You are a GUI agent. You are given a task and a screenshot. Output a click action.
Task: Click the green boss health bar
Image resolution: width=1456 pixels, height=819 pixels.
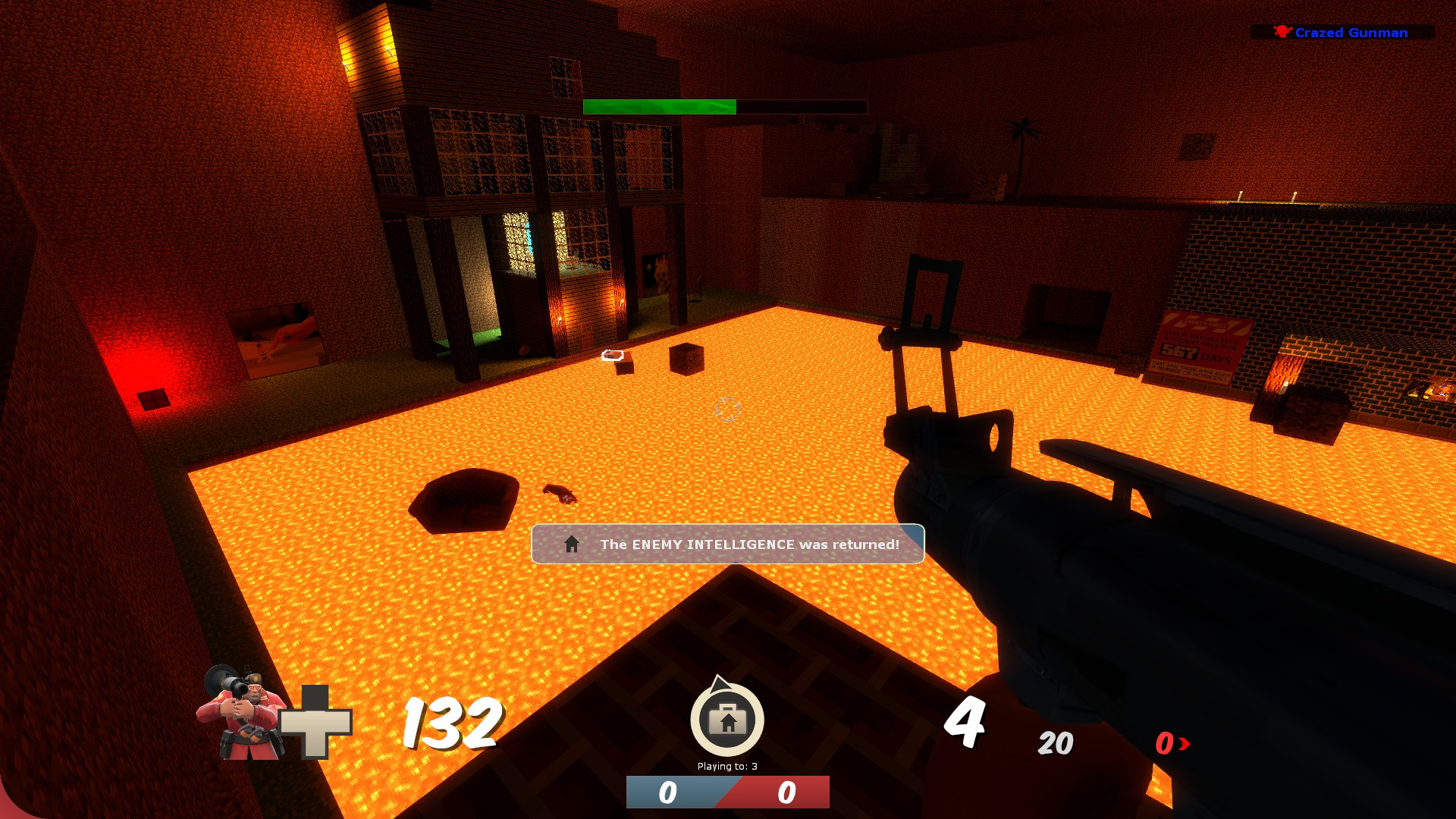click(658, 105)
